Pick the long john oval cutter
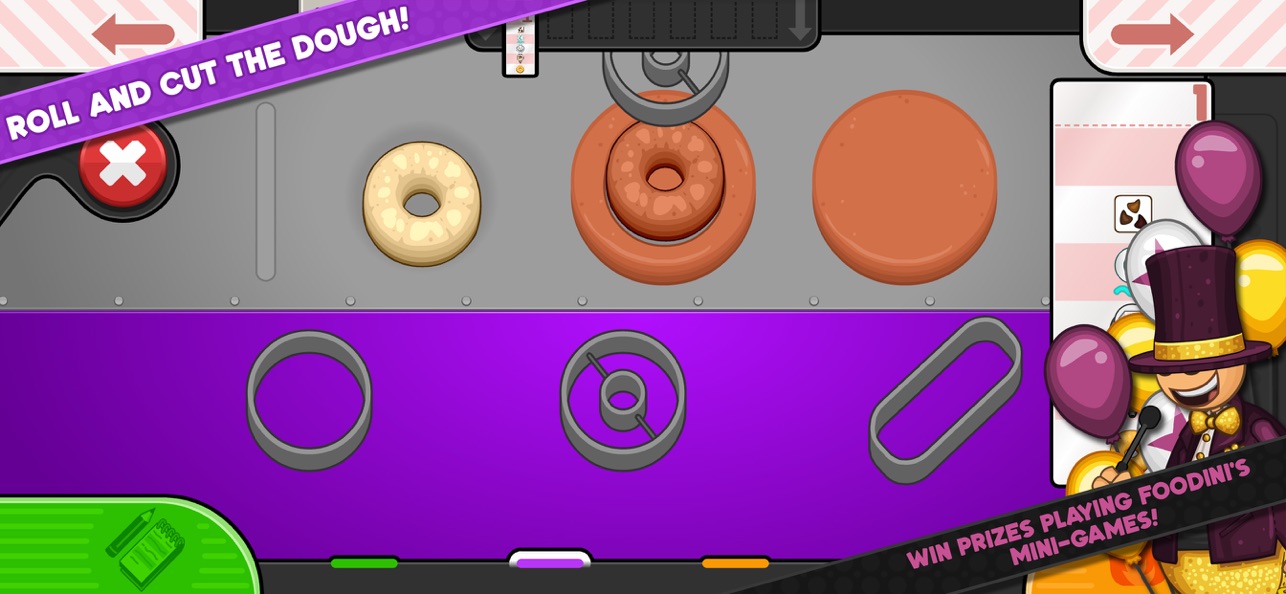Screen dimensions: 1286x594 point(945,400)
